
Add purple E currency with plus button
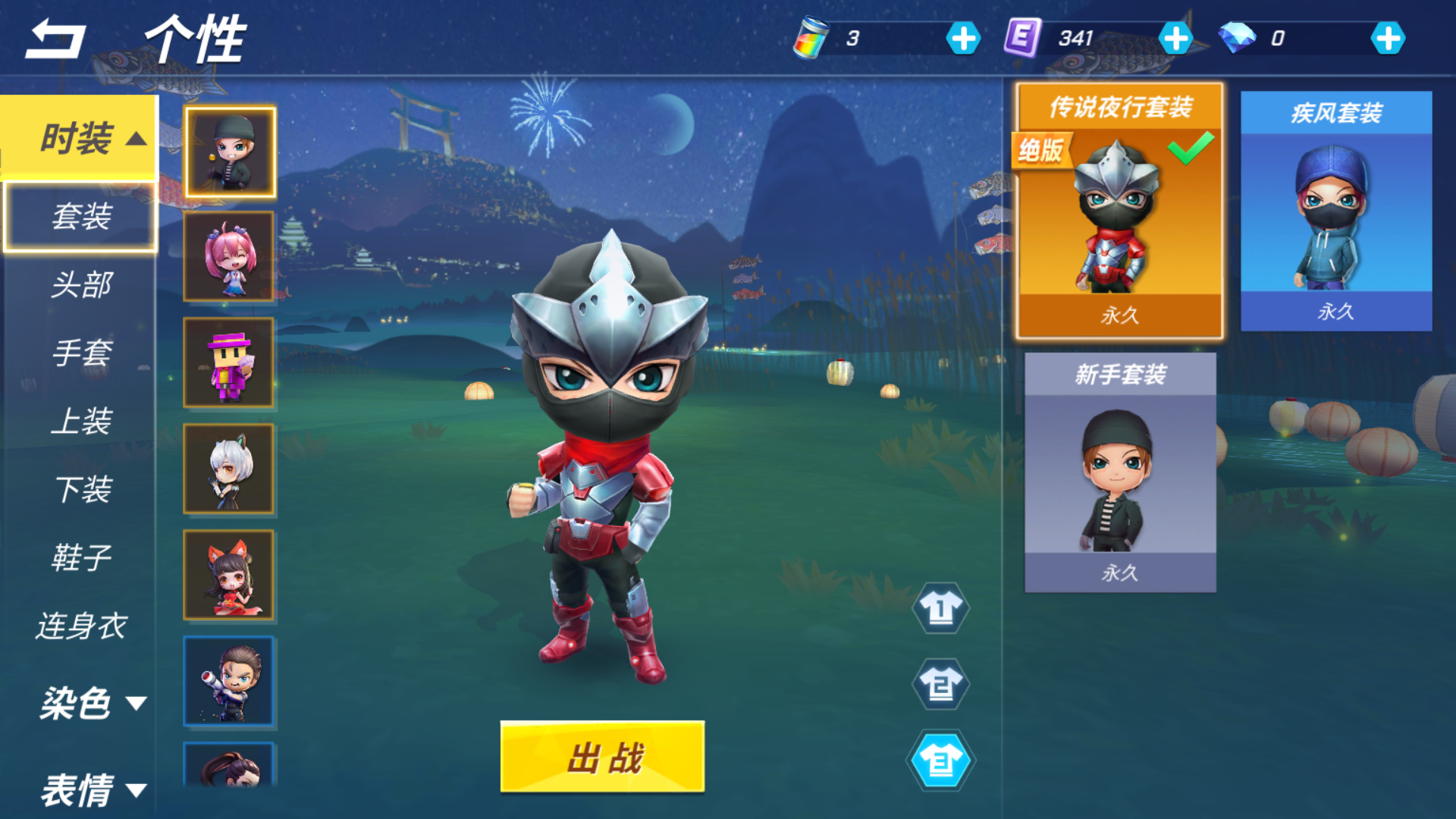pyautogui.click(x=1175, y=39)
